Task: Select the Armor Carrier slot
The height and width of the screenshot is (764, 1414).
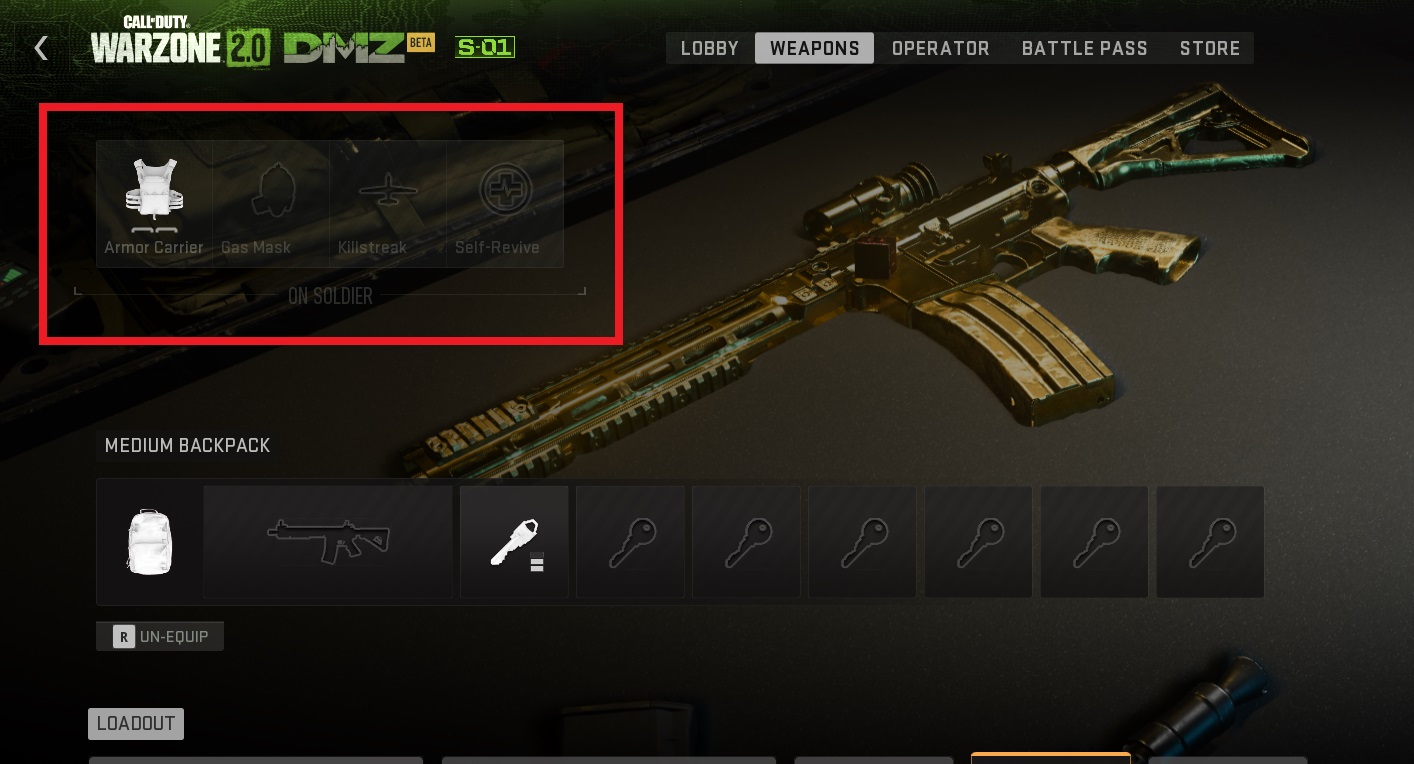Action: tap(153, 200)
